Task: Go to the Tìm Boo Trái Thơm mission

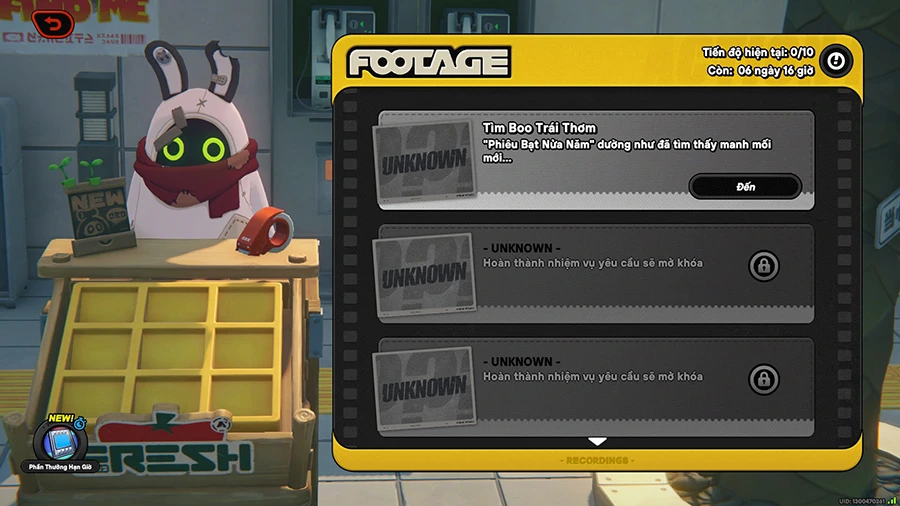Action: 745,187
